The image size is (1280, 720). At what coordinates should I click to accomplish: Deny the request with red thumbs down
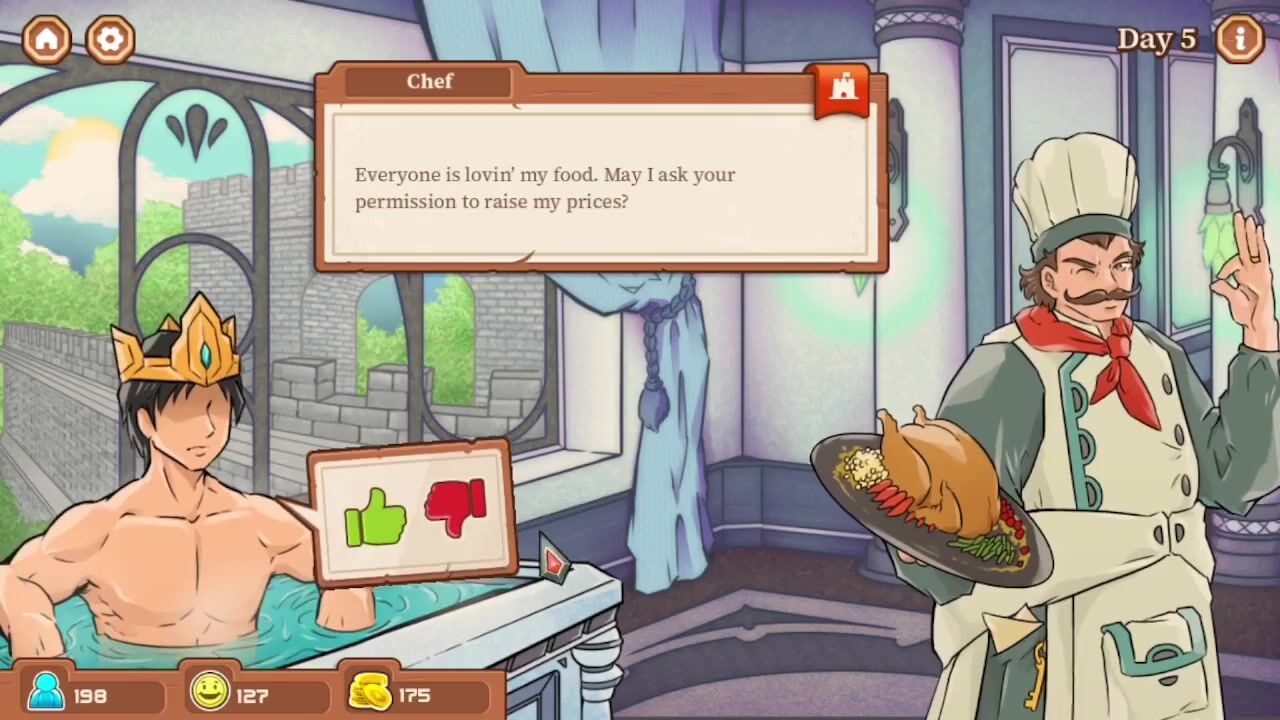456,507
